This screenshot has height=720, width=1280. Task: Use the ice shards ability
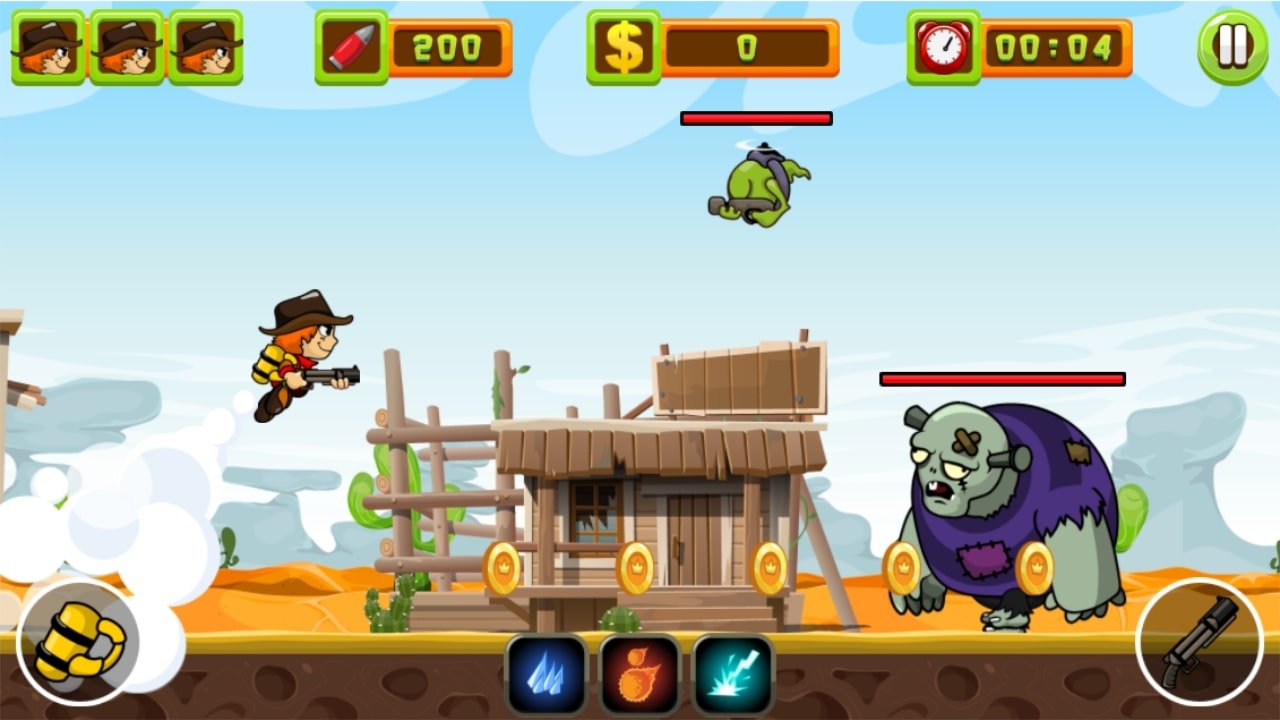coord(546,674)
